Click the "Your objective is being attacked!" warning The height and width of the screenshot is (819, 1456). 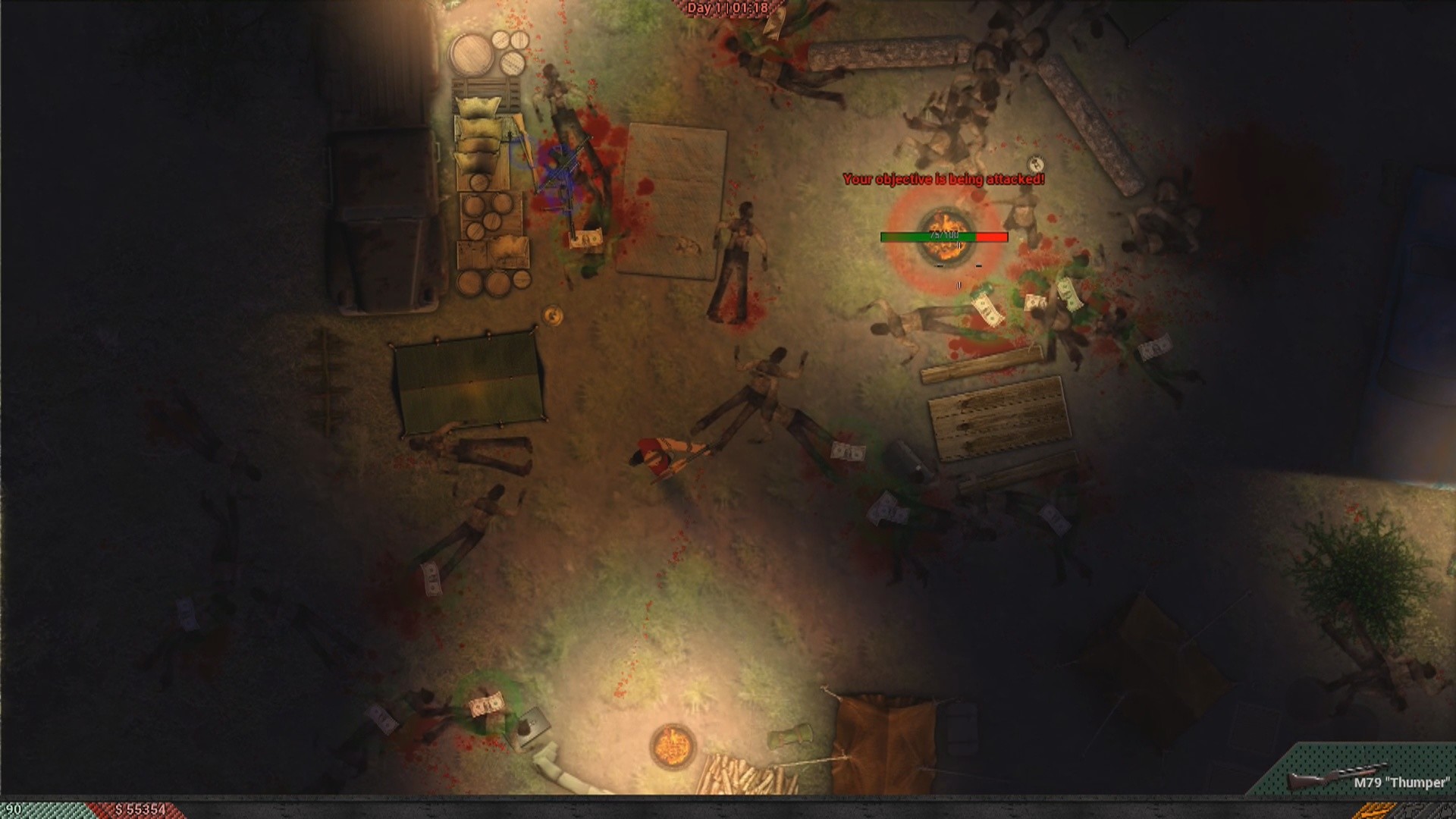(x=943, y=180)
